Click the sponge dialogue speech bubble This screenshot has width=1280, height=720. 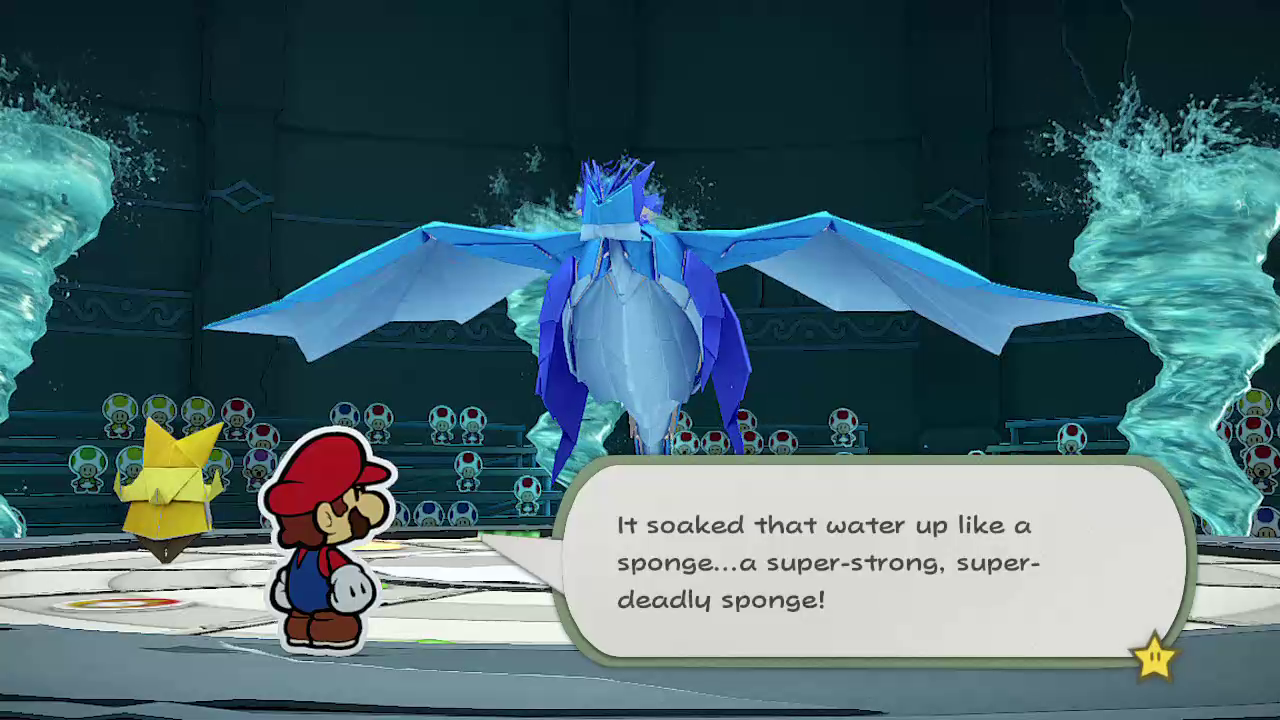point(870,562)
